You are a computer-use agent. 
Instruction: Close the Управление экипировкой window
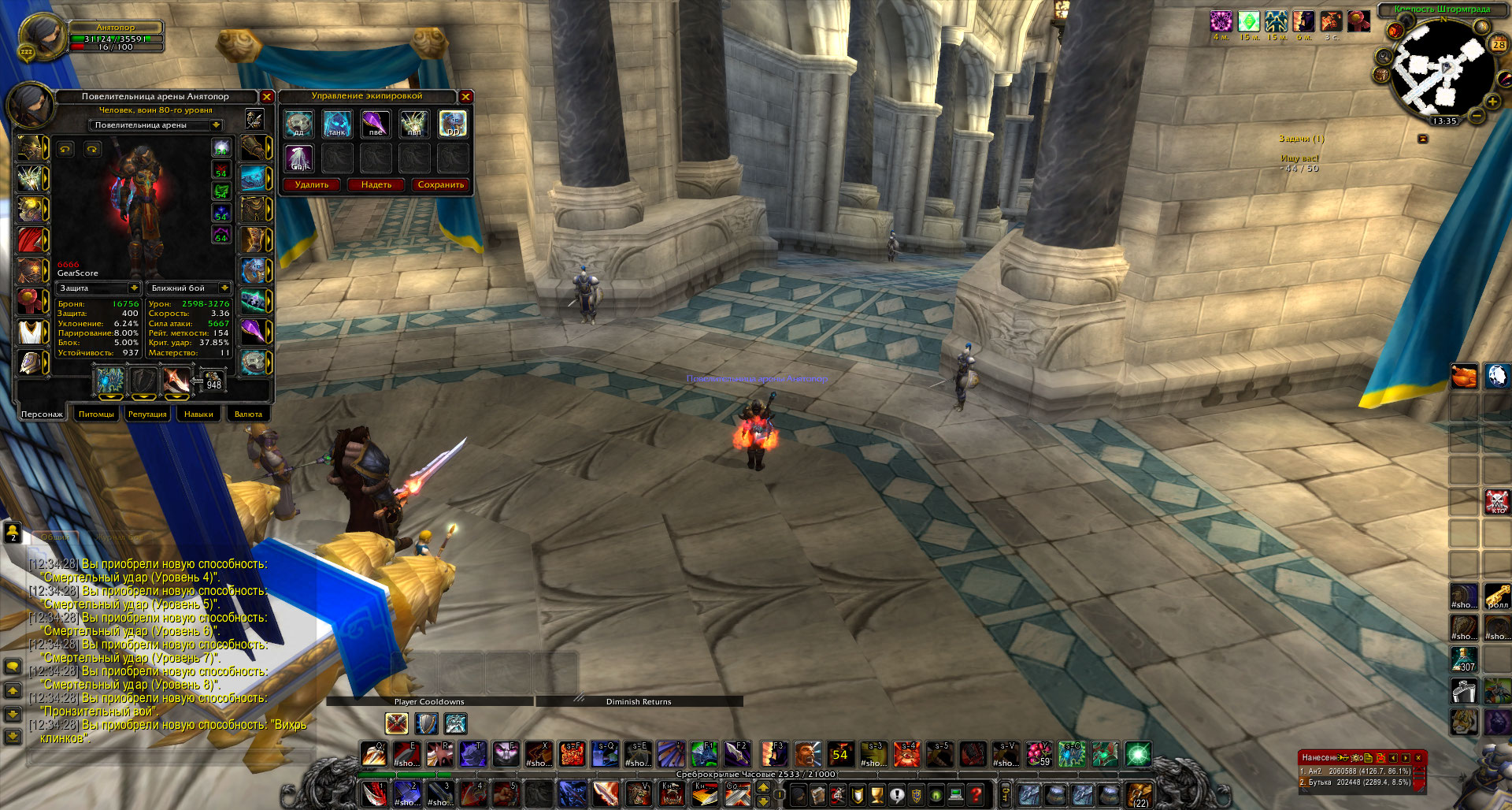pyautogui.click(x=465, y=97)
